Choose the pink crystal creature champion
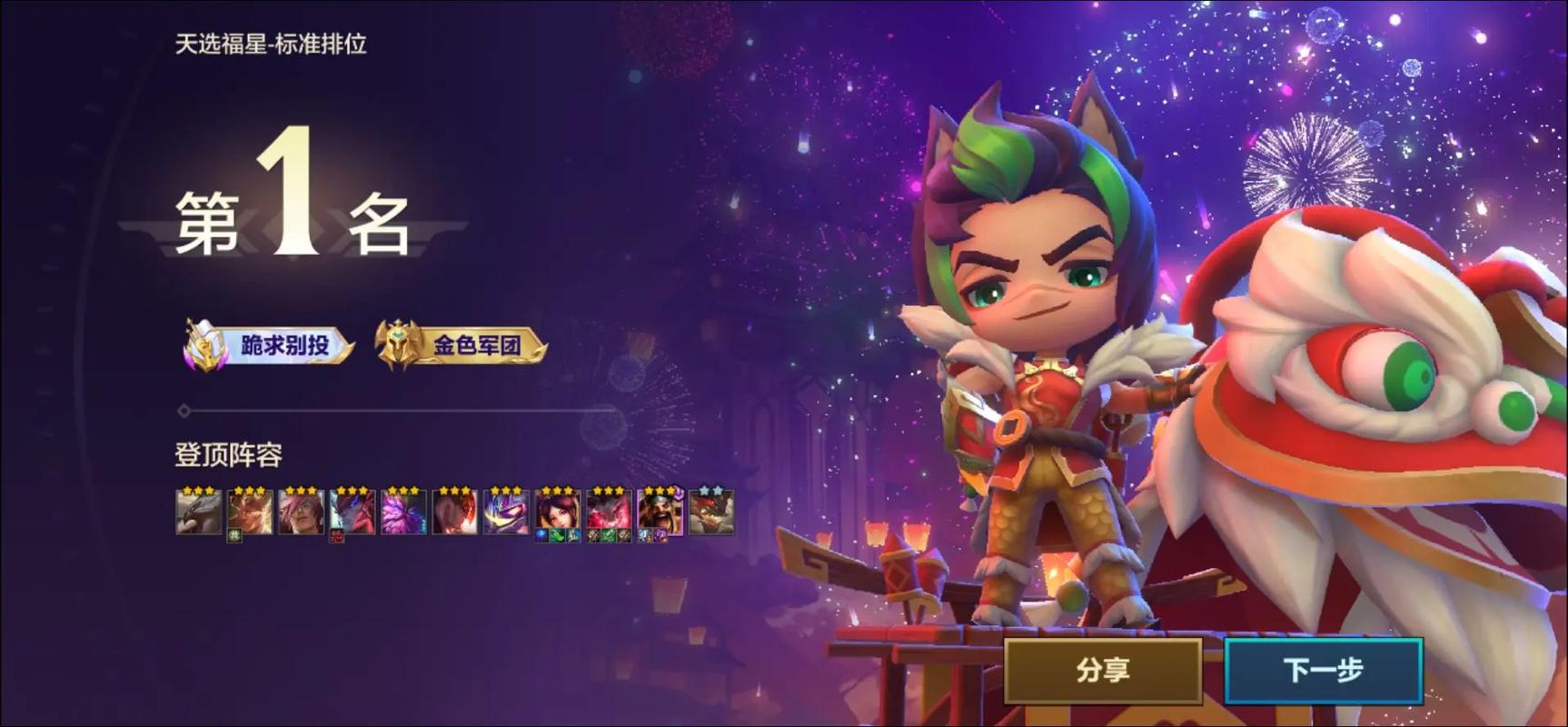1568x727 pixels. [403, 512]
